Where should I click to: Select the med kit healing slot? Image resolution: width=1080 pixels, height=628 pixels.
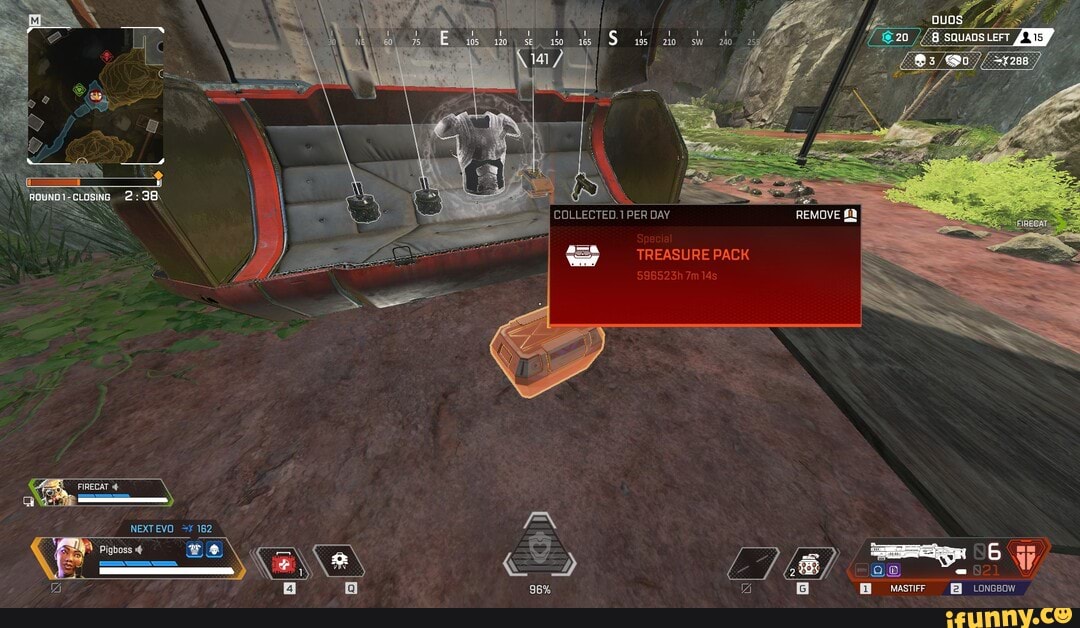(x=282, y=563)
